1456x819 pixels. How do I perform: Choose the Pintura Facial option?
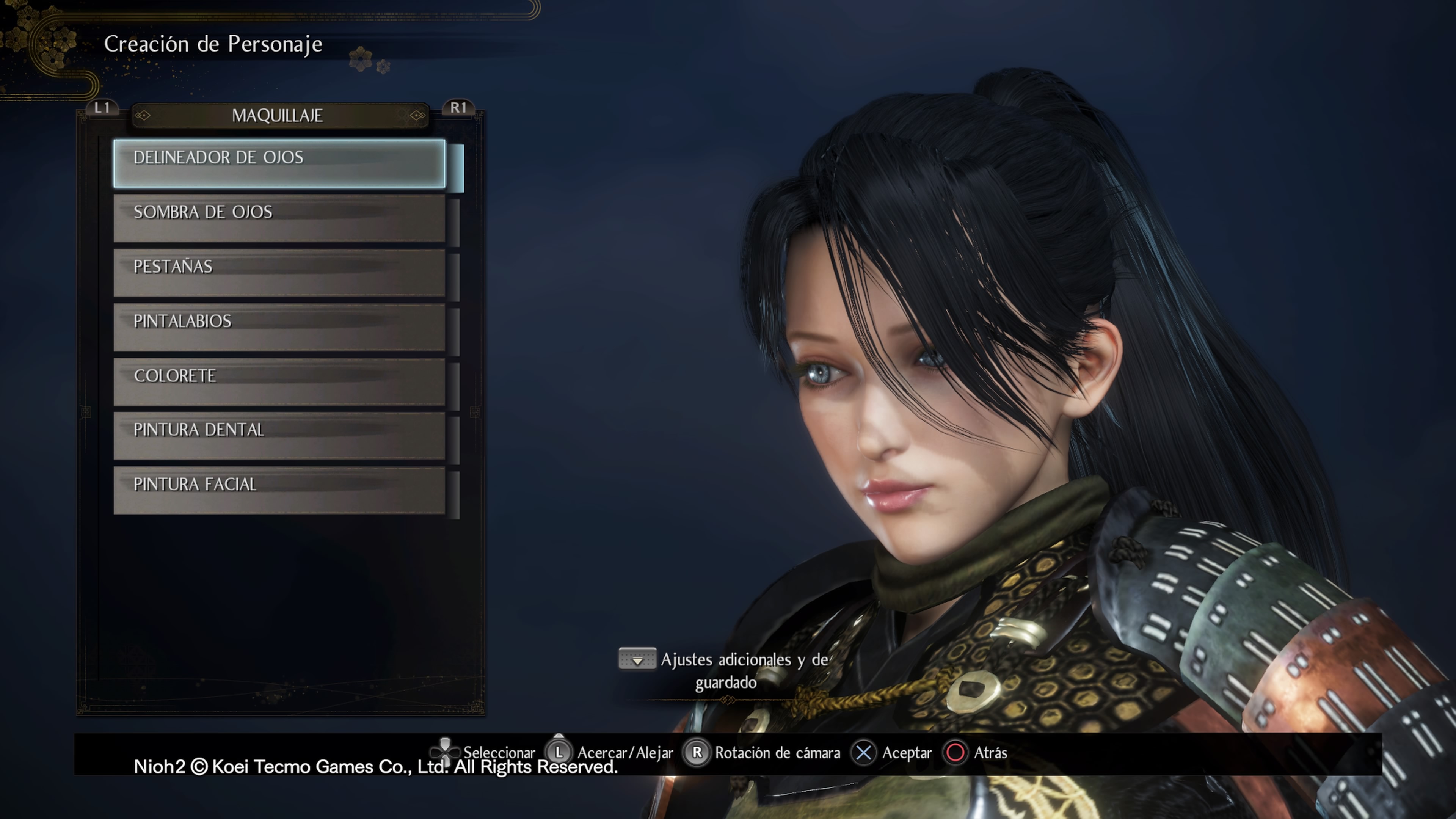279,490
